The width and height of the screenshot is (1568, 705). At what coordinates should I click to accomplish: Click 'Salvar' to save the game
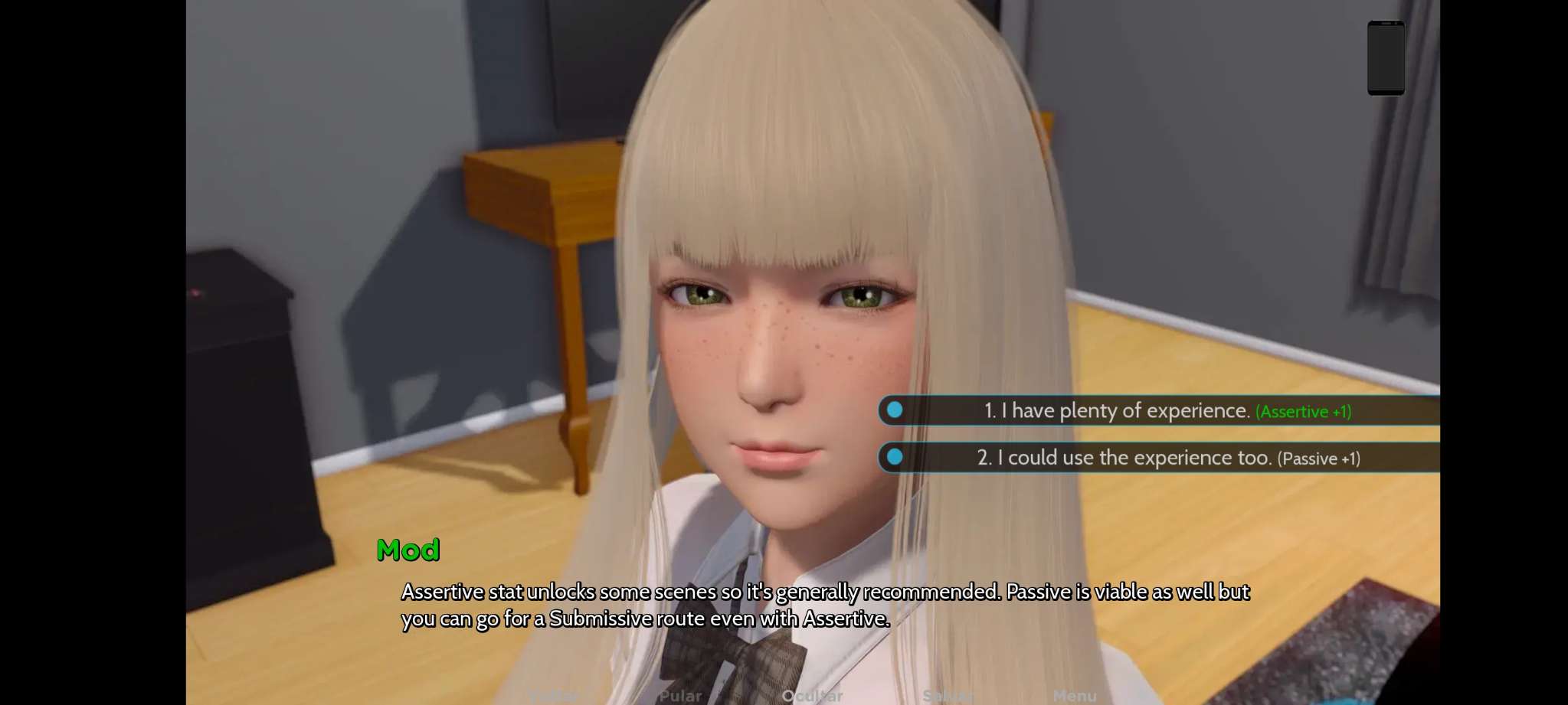click(949, 696)
